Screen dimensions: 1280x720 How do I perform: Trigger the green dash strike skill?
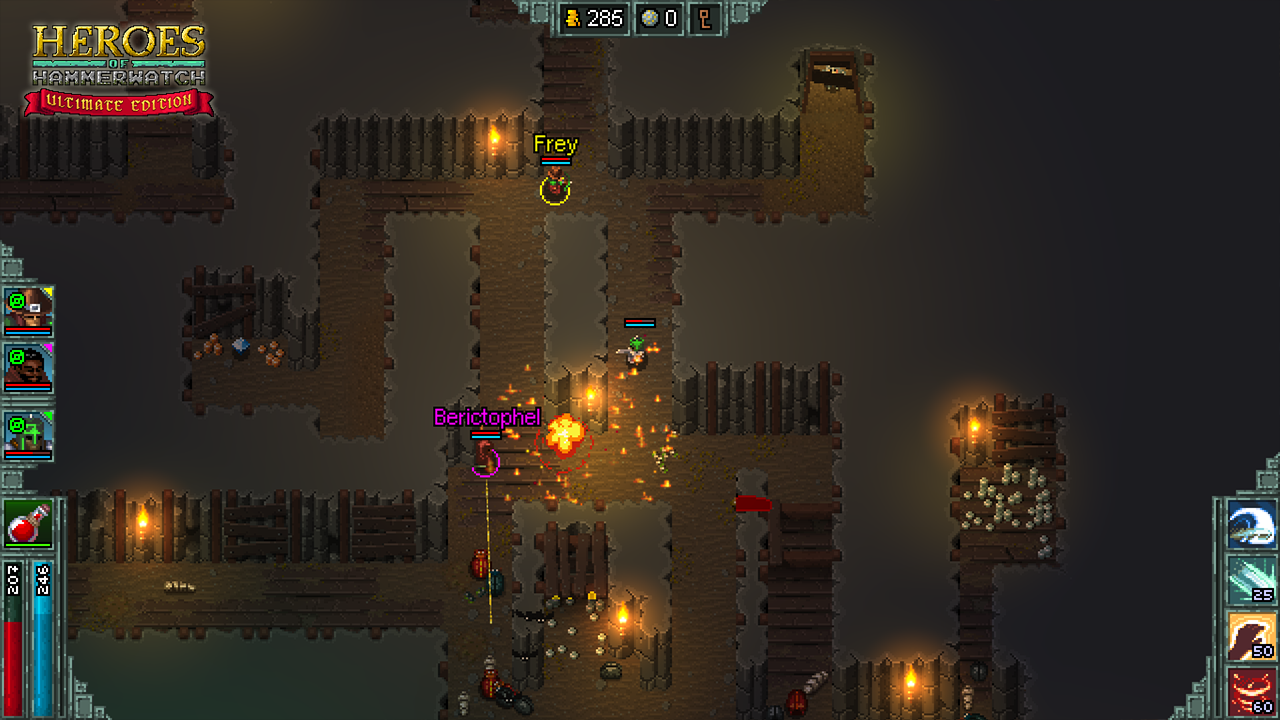point(1251,581)
